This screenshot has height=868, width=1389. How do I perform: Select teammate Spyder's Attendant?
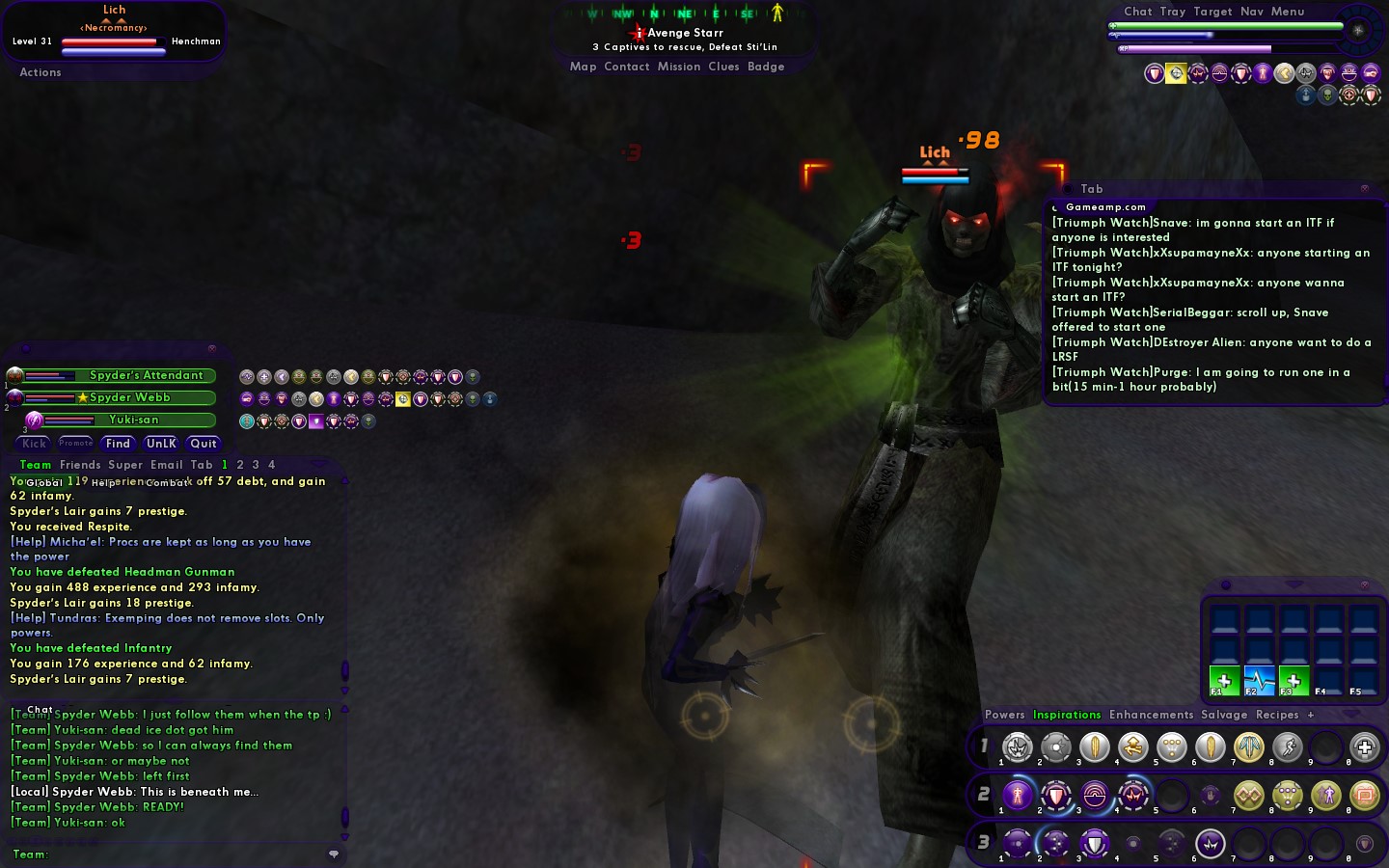pos(147,375)
